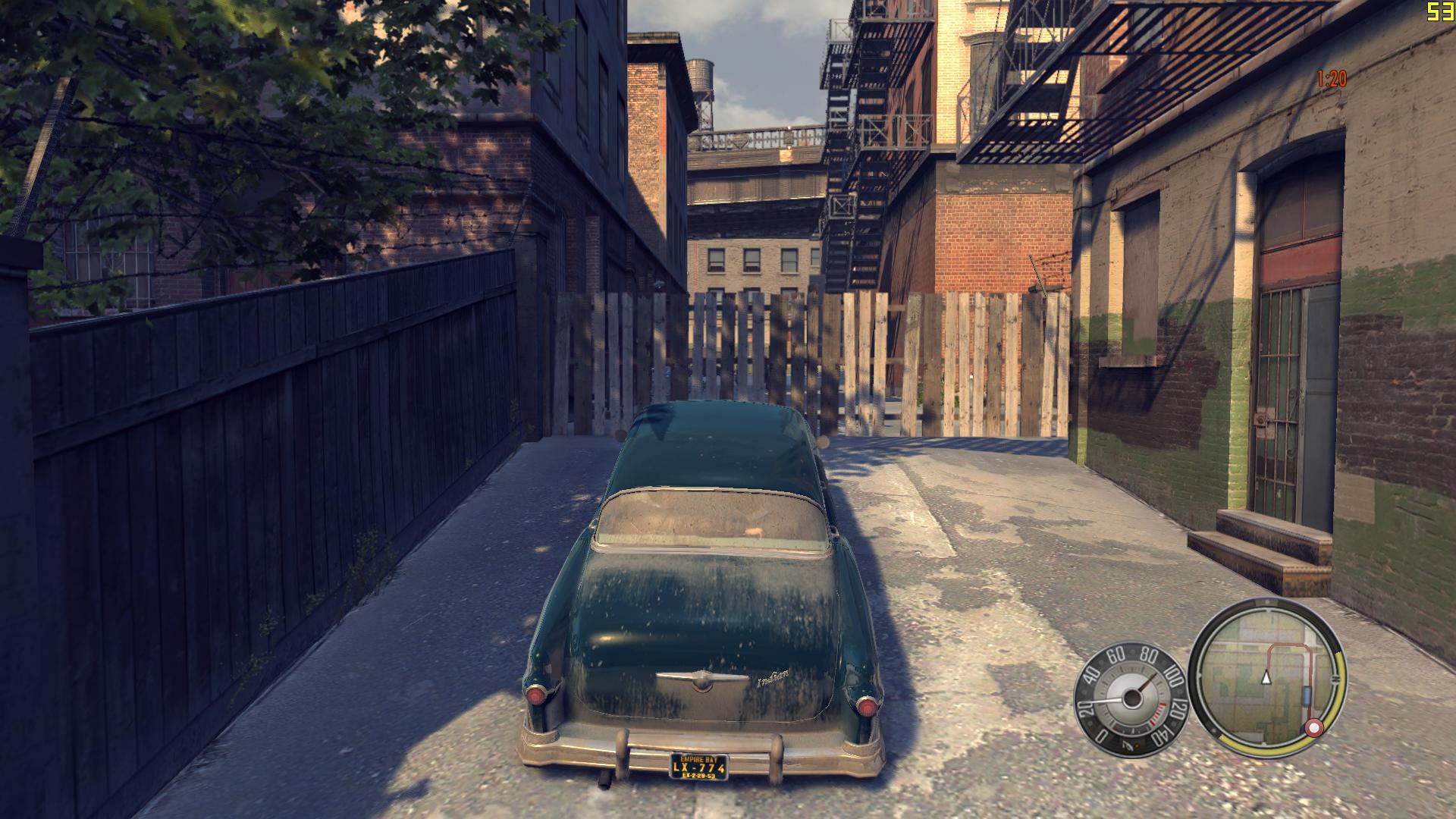Click the circular minimap

(1265, 678)
